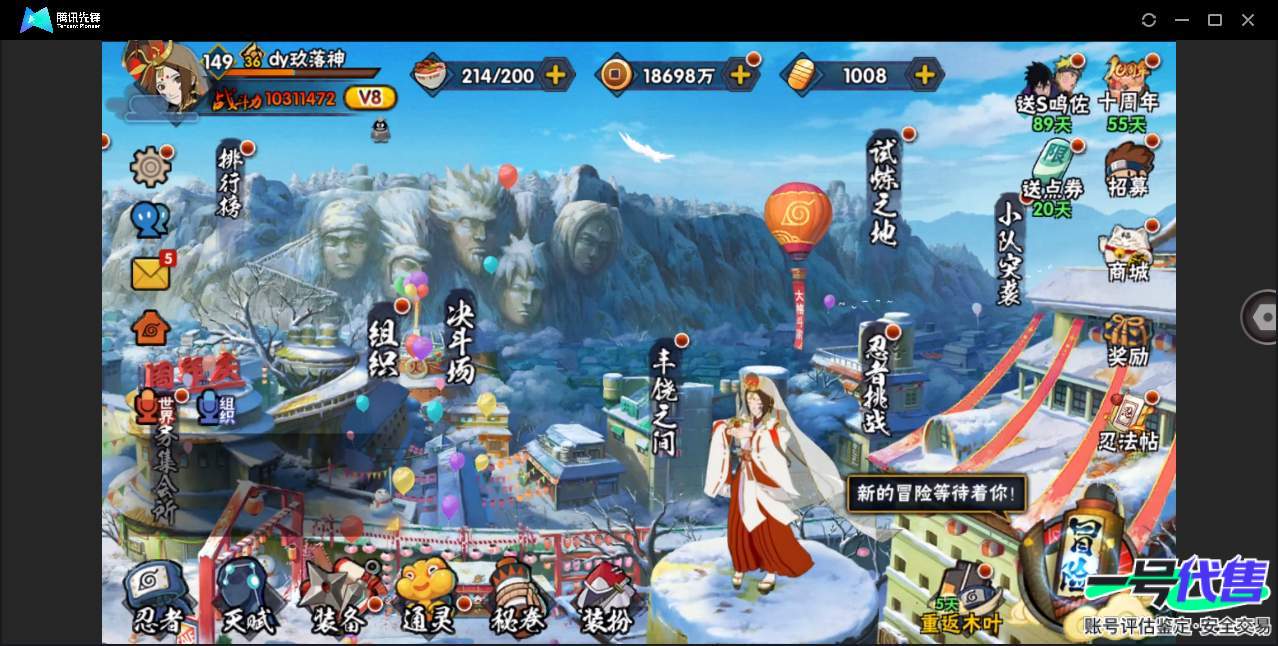Open the 招募 recruit menu
1278x646 pixels.
(1128, 172)
